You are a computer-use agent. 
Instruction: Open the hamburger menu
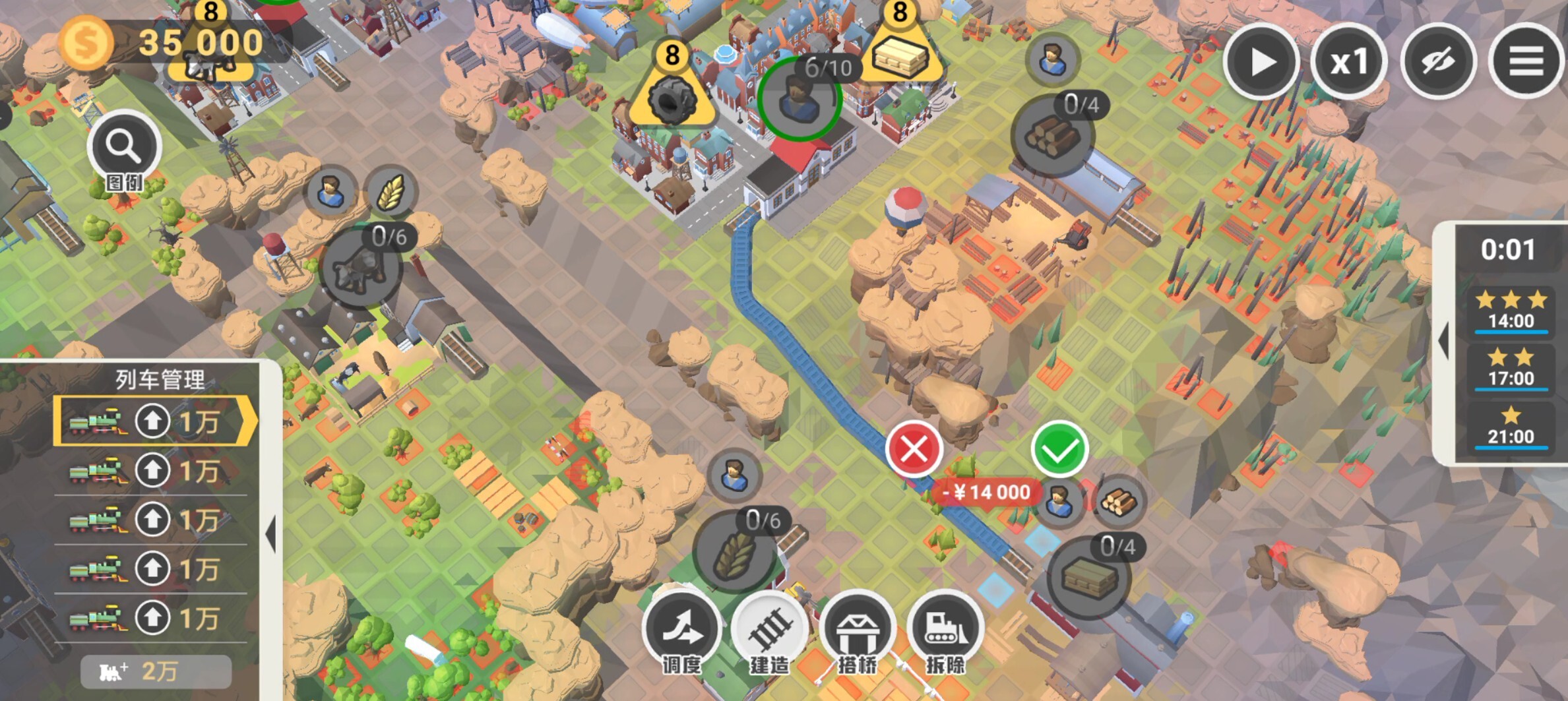tap(1526, 62)
